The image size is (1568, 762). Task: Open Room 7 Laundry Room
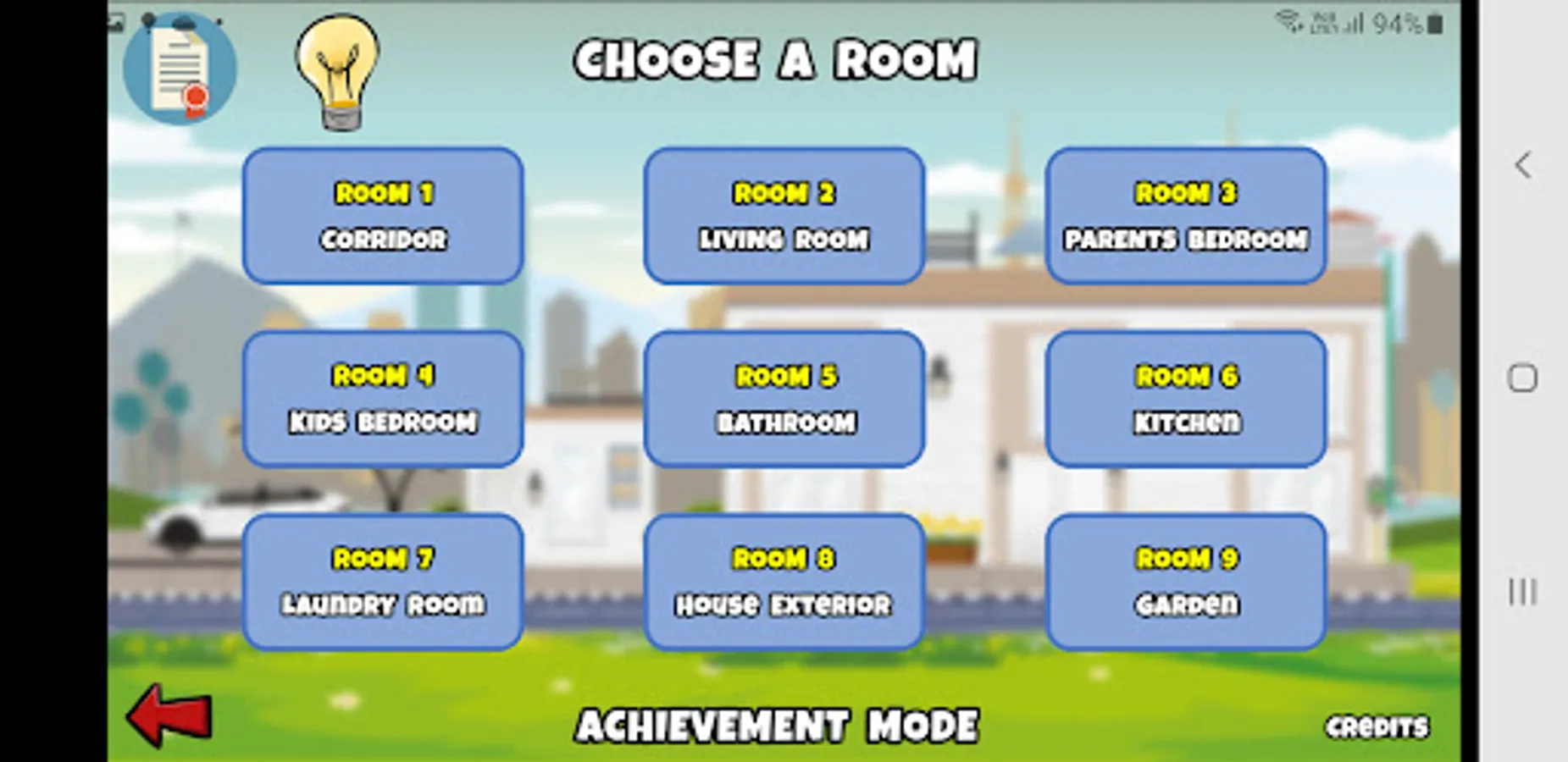tap(382, 581)
